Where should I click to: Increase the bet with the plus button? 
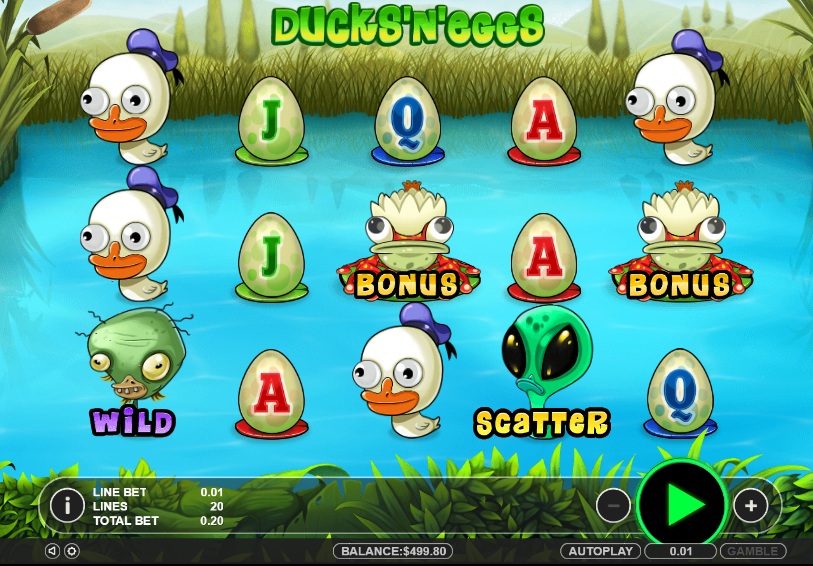[x=750, y=505]
